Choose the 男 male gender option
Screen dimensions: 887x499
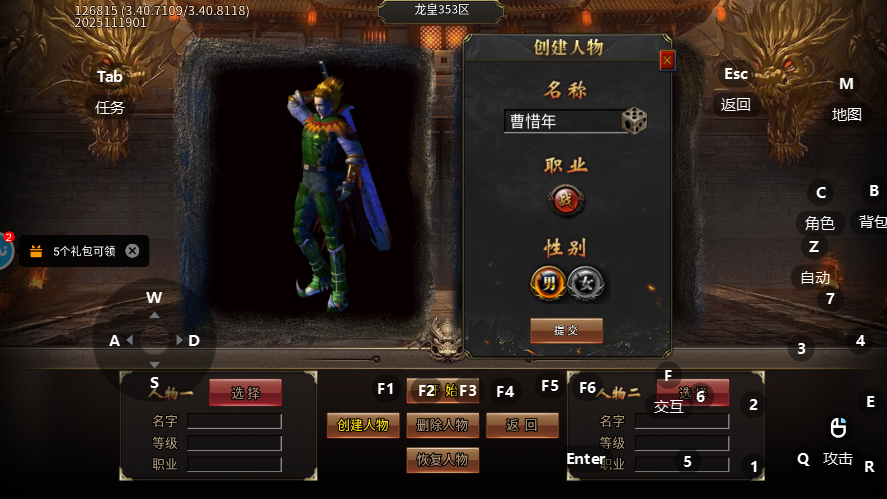pyautogui.click(x=548, y=283)
